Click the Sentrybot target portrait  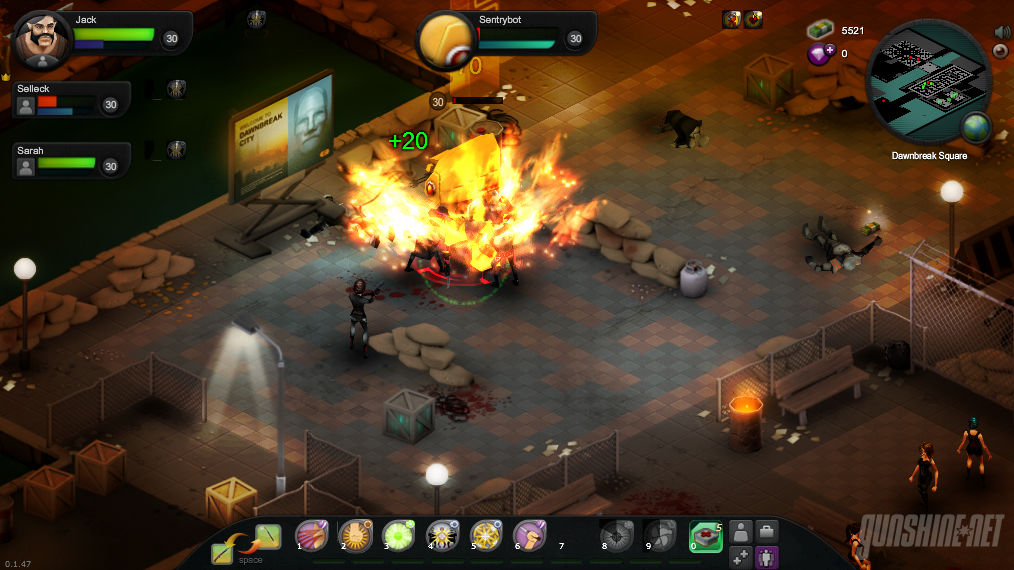[446, 41]
